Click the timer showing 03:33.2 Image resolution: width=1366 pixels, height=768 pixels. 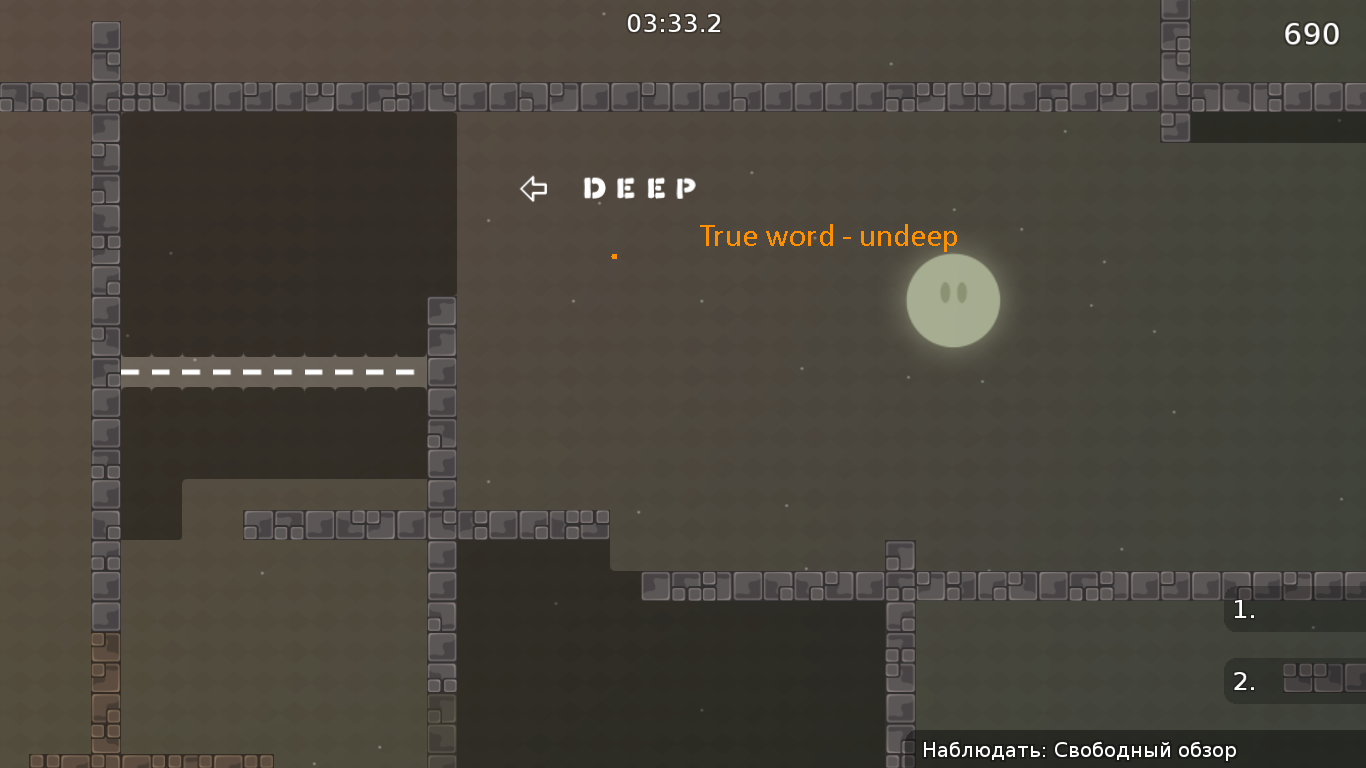[673, 24]
